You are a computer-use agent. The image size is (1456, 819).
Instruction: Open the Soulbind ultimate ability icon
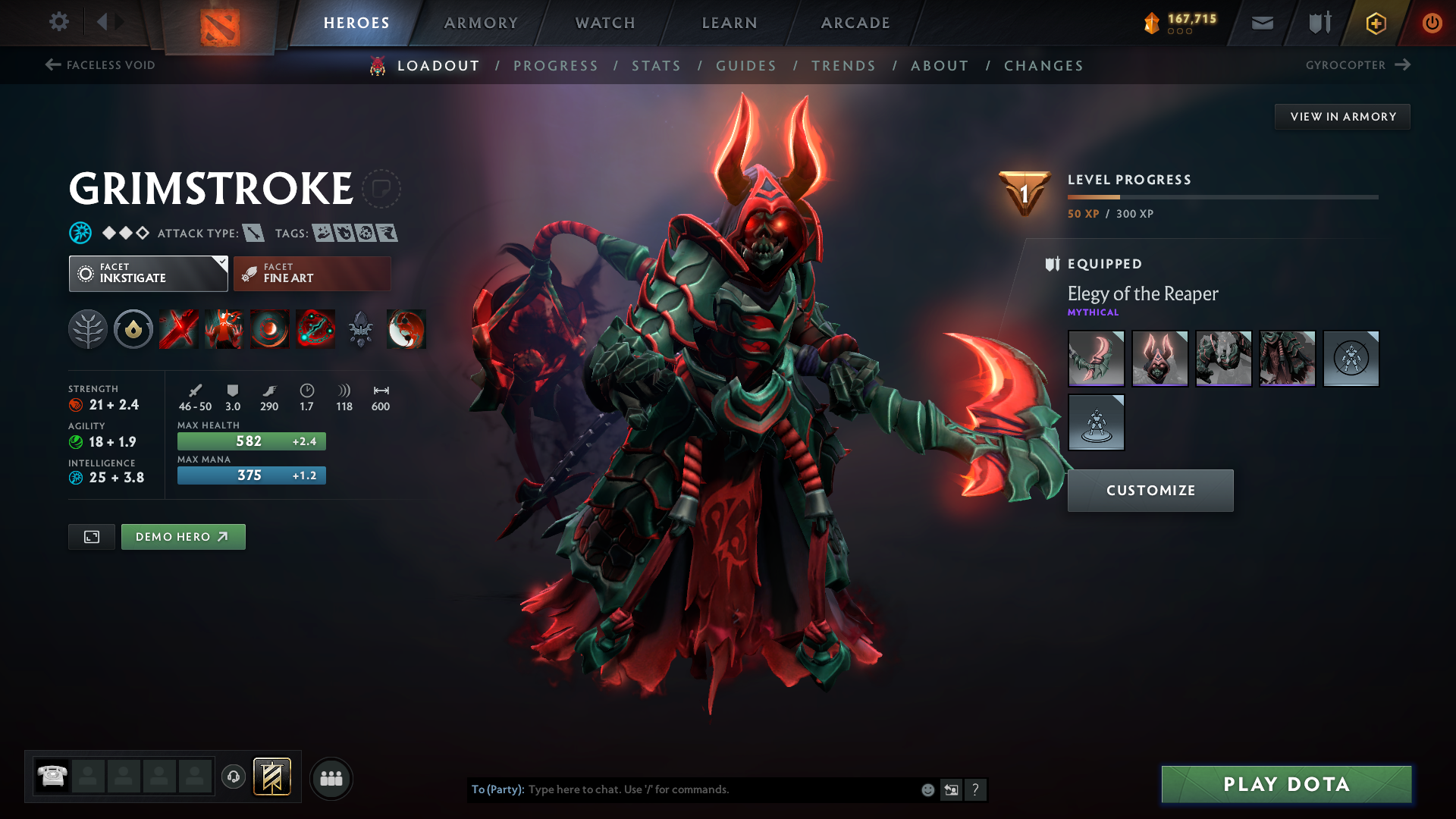(x=315, y=329)
